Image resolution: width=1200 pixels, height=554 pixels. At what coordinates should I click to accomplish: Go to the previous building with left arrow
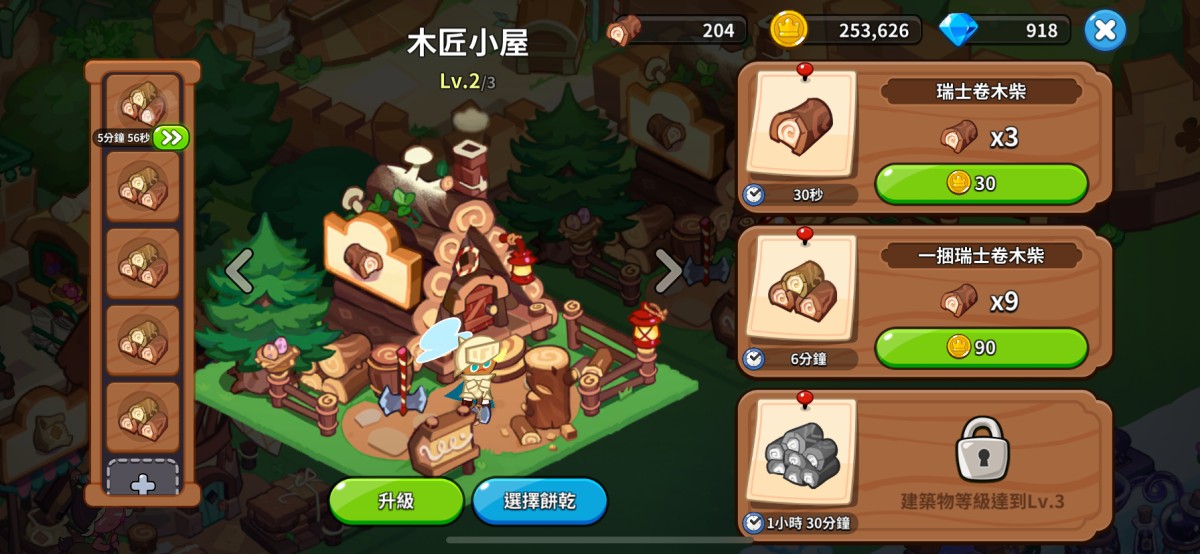tap(238, 271)
